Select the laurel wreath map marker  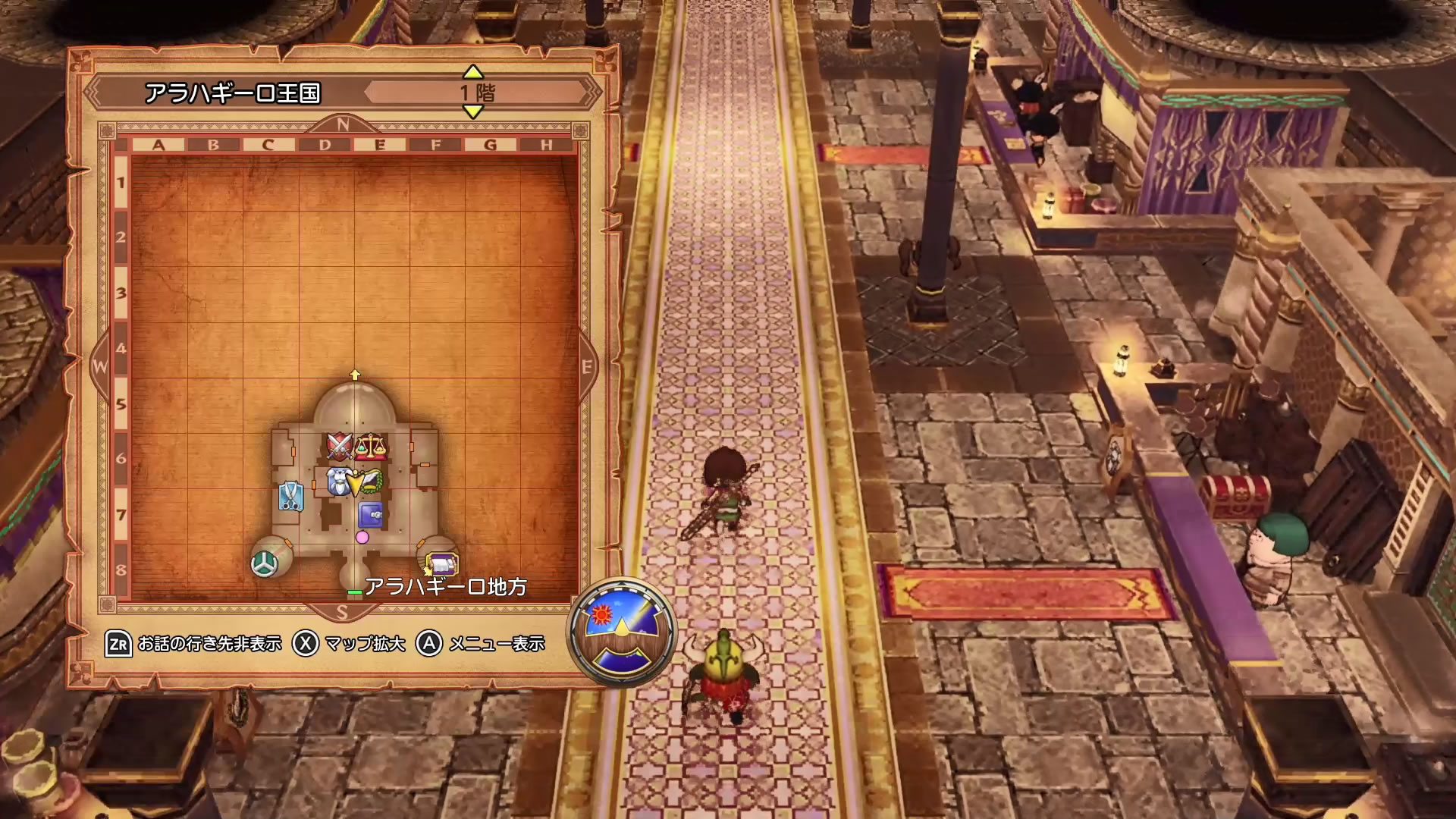[x=367, y=482]
